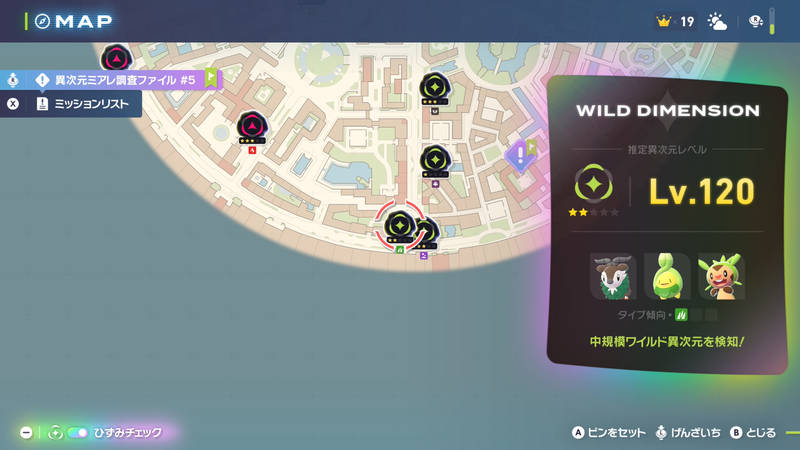Select the Skiddo portrait in the panel
Viewport: 800px width, 450px height.
pyautogui.click(x=612, y=277)
